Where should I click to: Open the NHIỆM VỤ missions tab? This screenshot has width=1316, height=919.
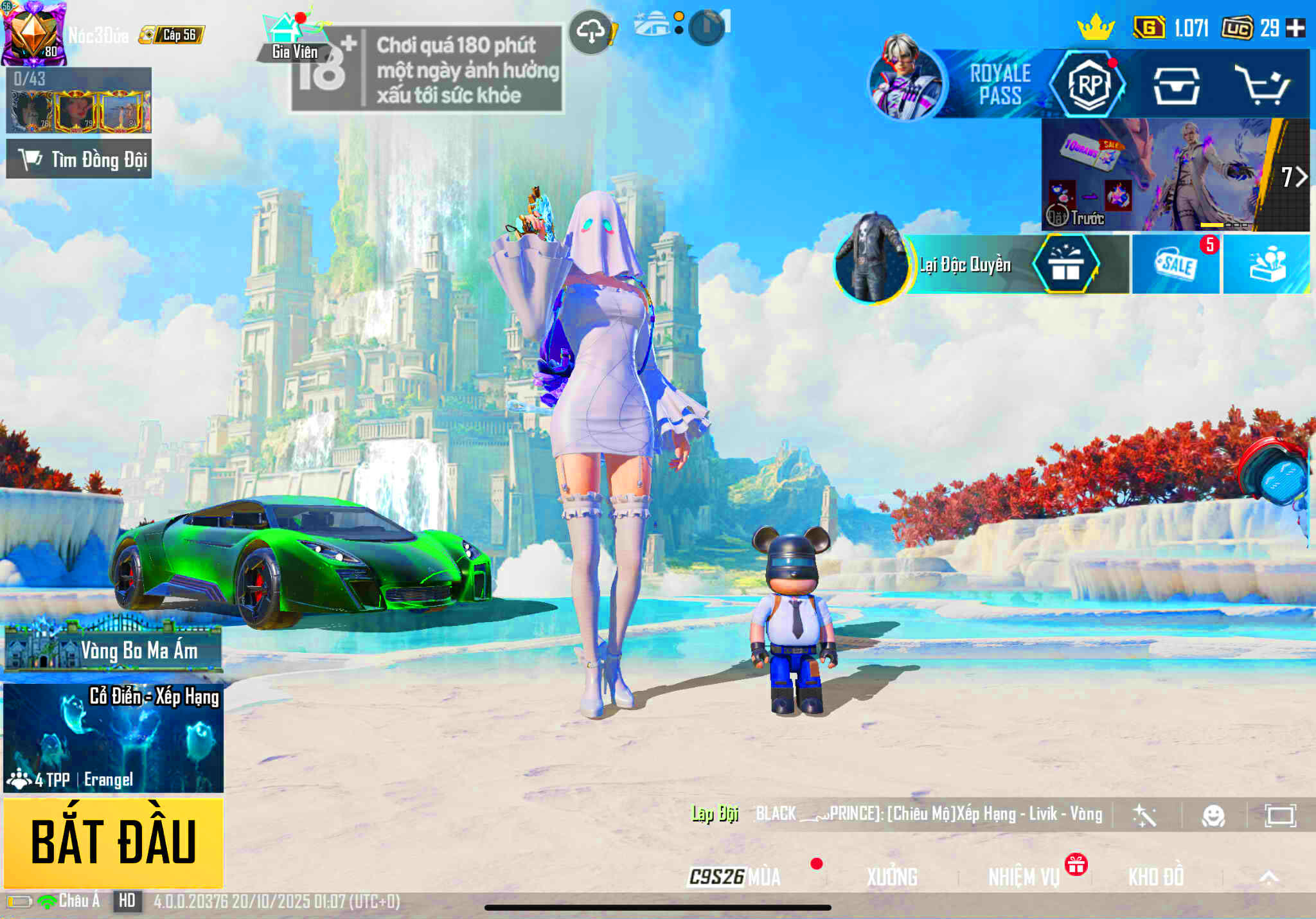[1024, 877]
